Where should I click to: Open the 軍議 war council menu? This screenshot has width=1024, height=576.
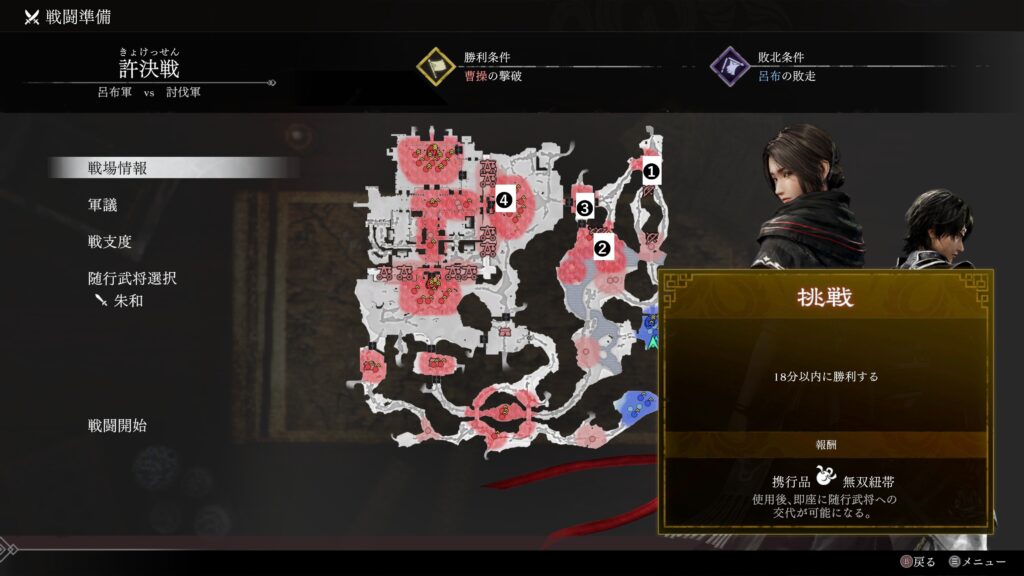(x=103, y=205)
